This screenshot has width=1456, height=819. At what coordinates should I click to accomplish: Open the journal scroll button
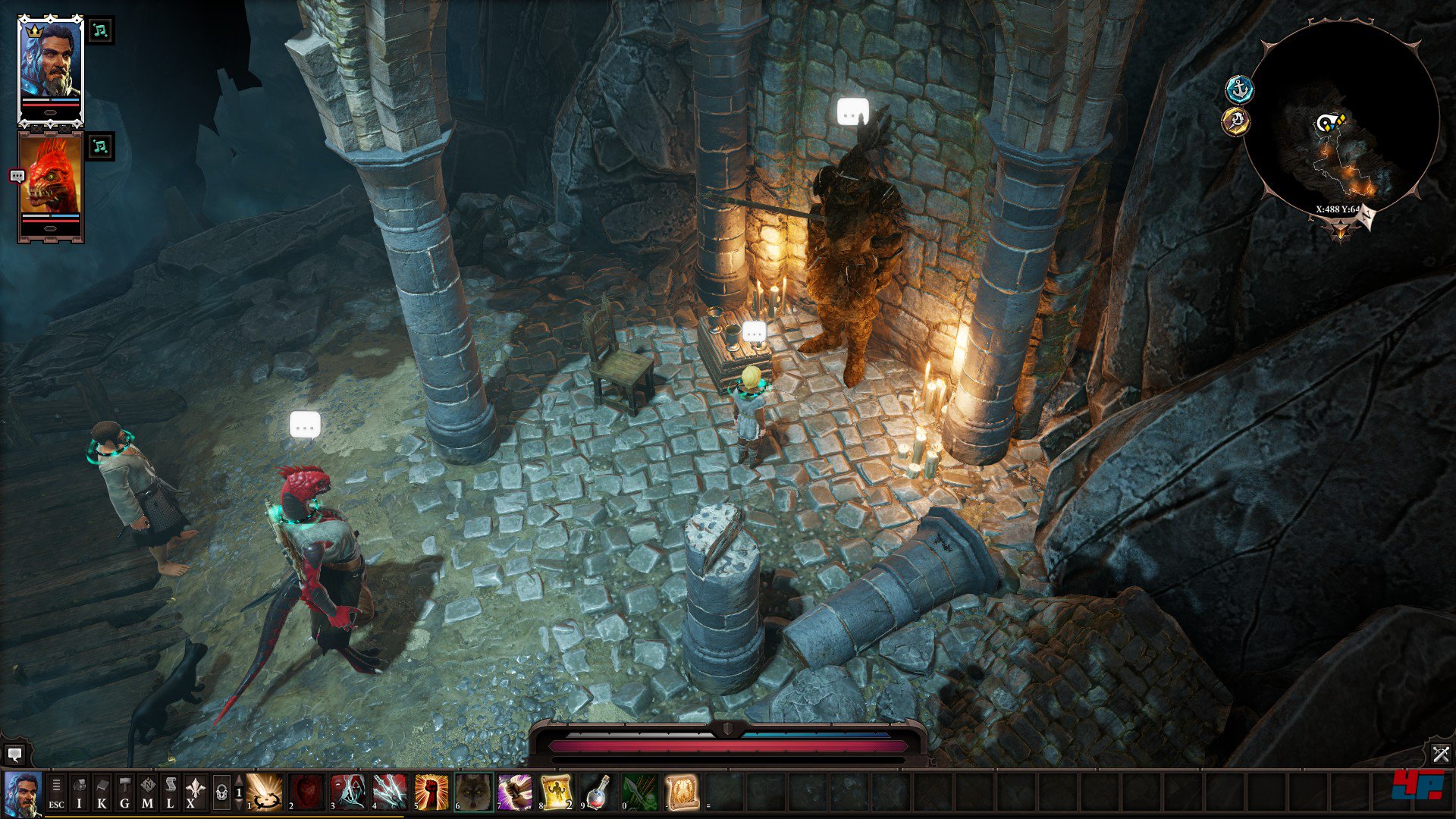pos(170,793)
